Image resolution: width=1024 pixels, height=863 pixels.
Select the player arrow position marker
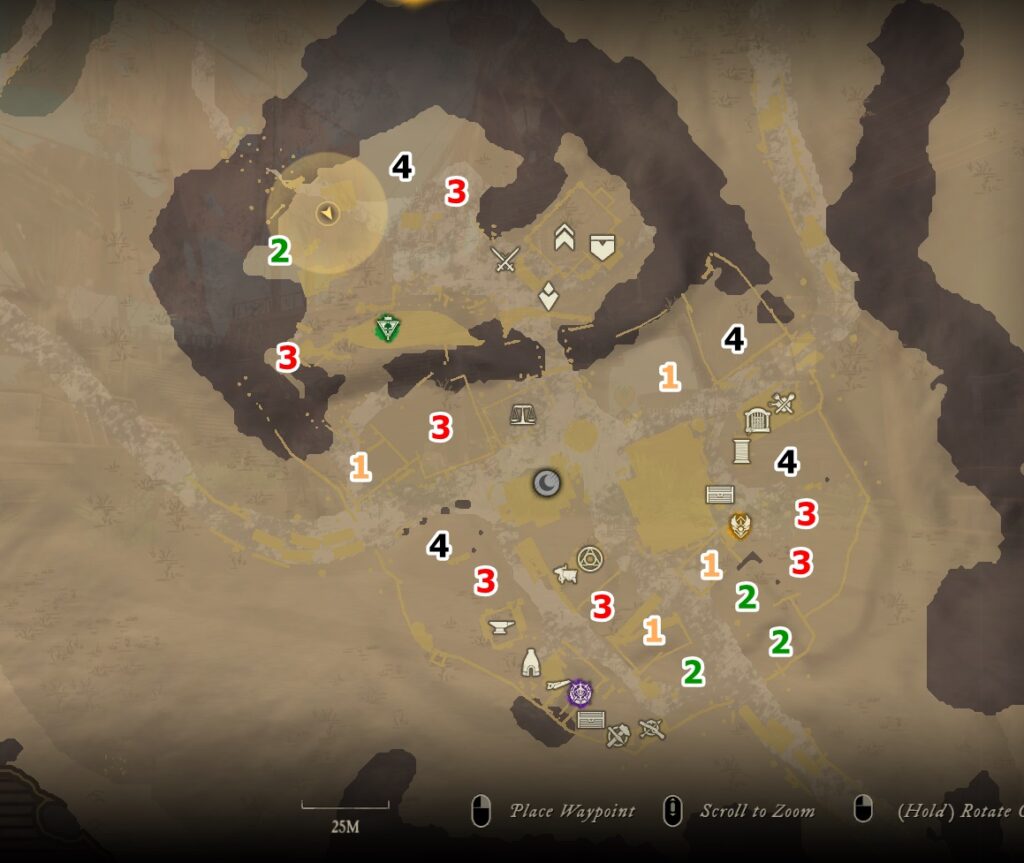coord(327,212)
